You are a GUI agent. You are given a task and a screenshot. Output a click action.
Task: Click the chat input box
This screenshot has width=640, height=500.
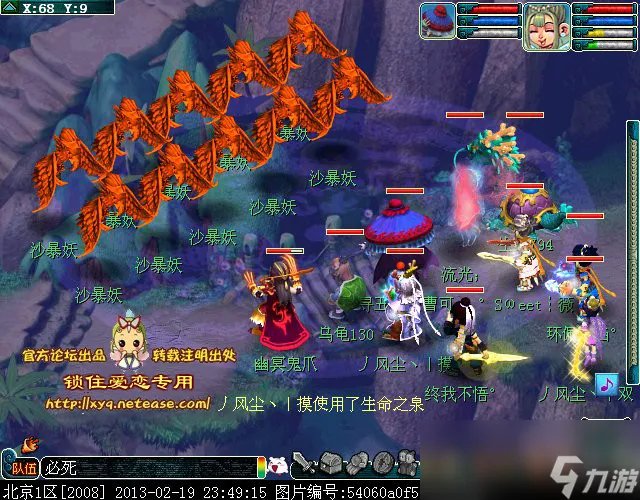point(150,467)
